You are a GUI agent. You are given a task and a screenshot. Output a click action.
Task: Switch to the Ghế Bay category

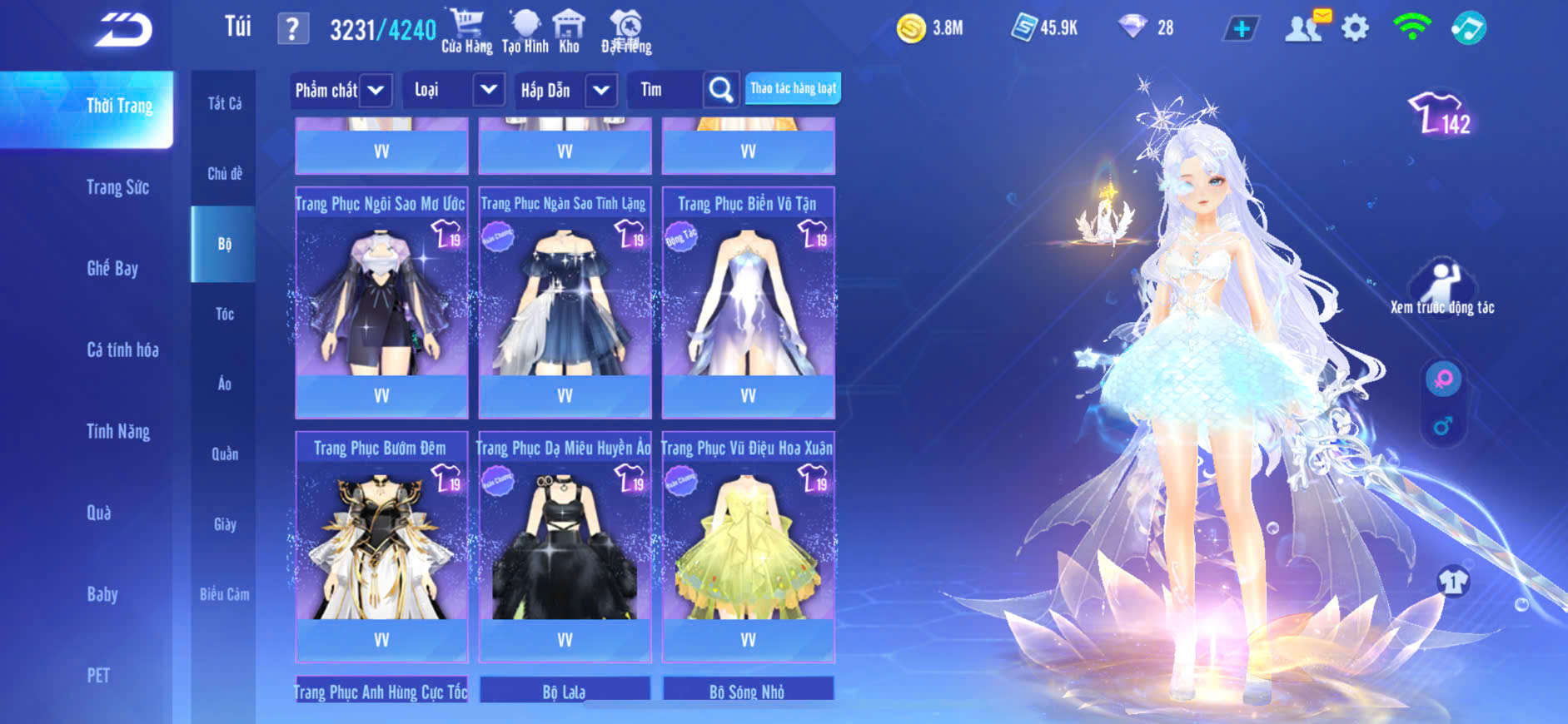pos(112,268)
